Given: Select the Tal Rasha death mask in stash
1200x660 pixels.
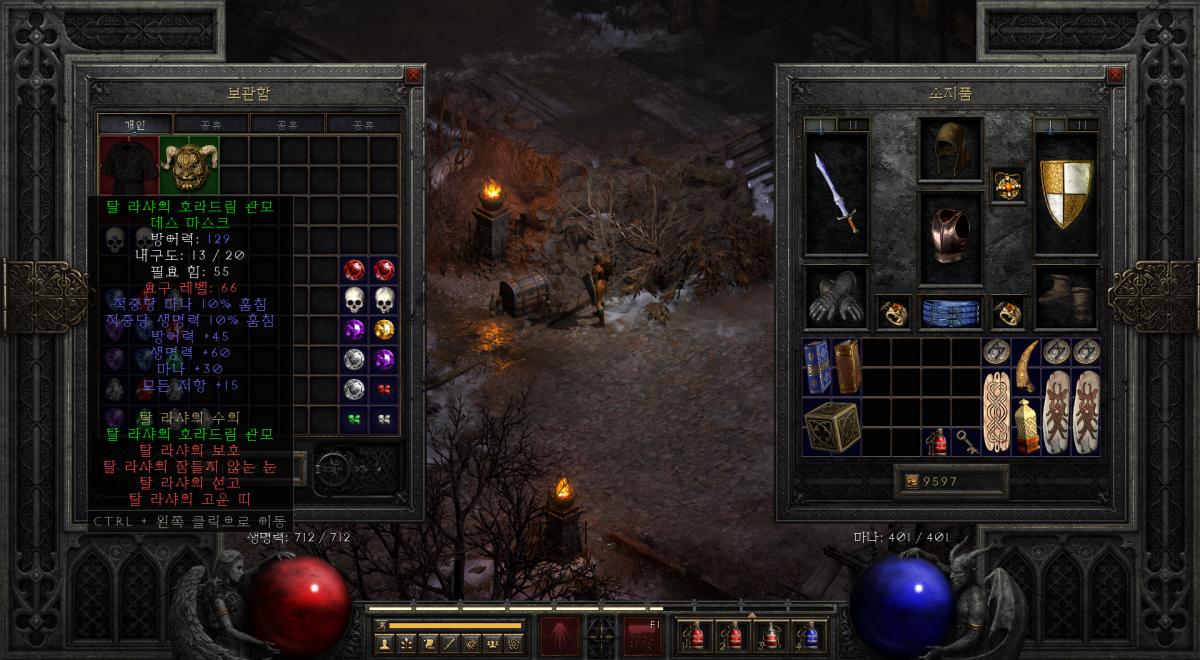Looking at the screenshot, I should click(x=189, y=165).
